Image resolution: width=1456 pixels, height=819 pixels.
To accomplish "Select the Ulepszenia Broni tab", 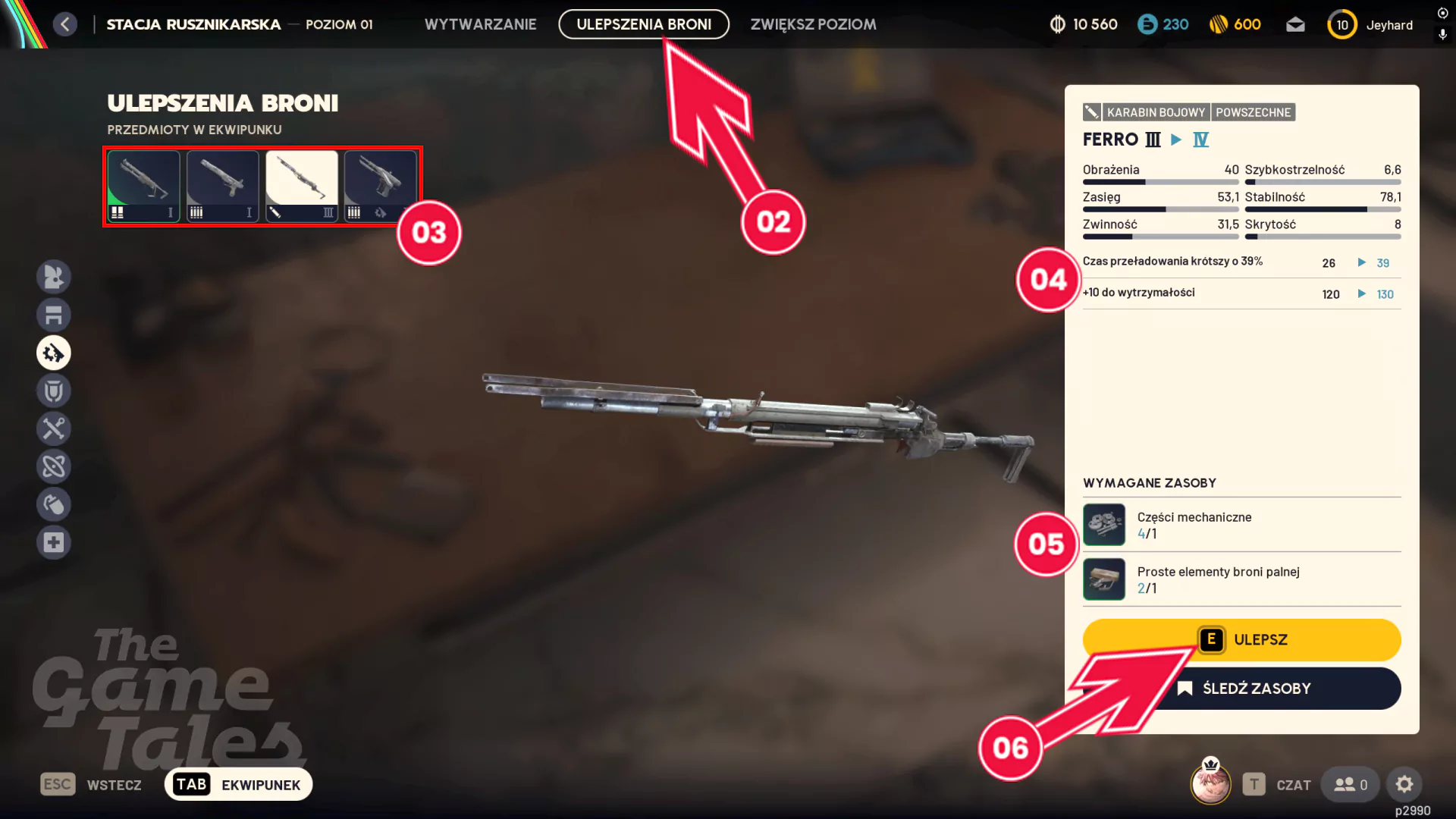I will [644, 24].
